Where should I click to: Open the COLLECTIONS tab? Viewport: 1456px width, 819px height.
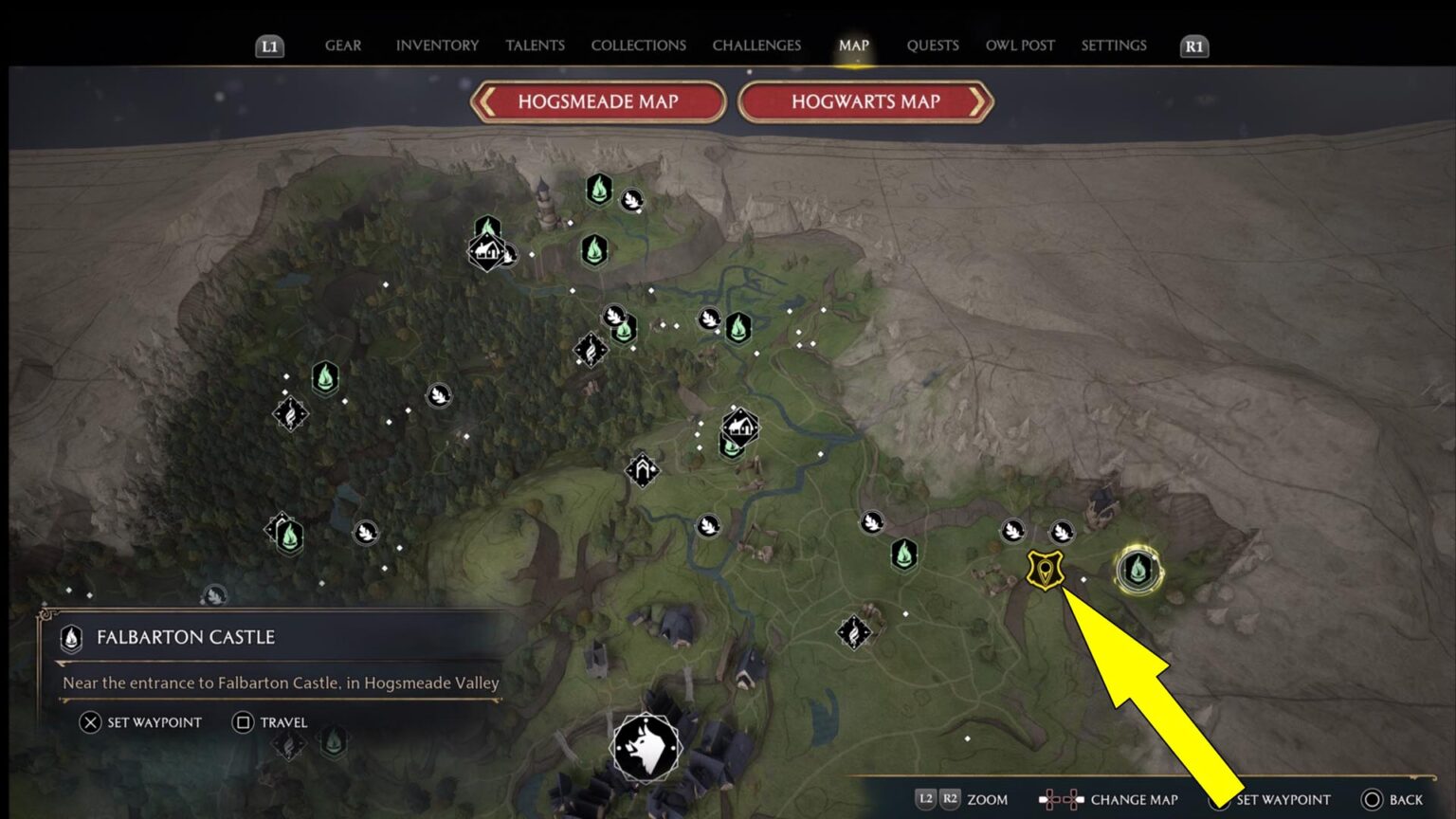[638, 45]
